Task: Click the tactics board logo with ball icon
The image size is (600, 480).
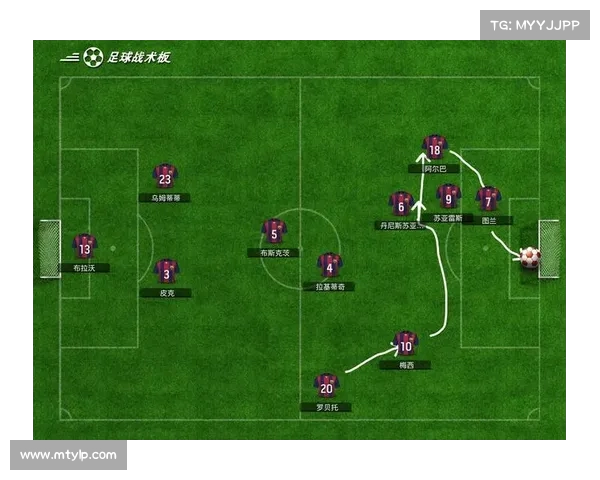Action: (x=116, y=57)
